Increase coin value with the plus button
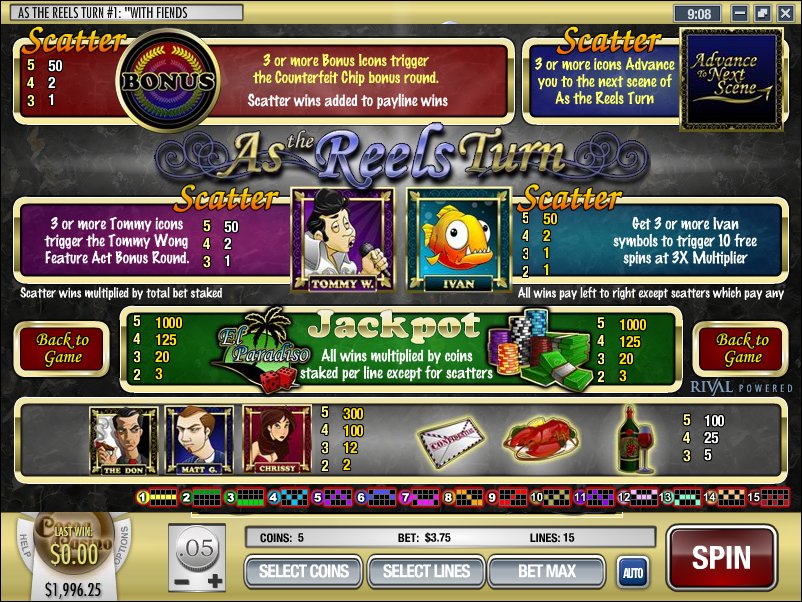 [x=212, y=581]
